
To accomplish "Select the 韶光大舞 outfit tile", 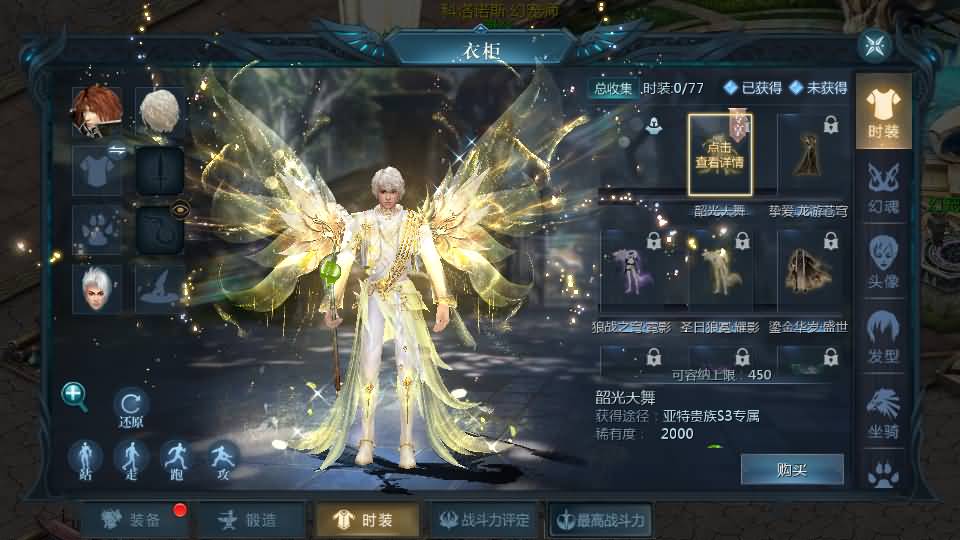I will (719, 154).
